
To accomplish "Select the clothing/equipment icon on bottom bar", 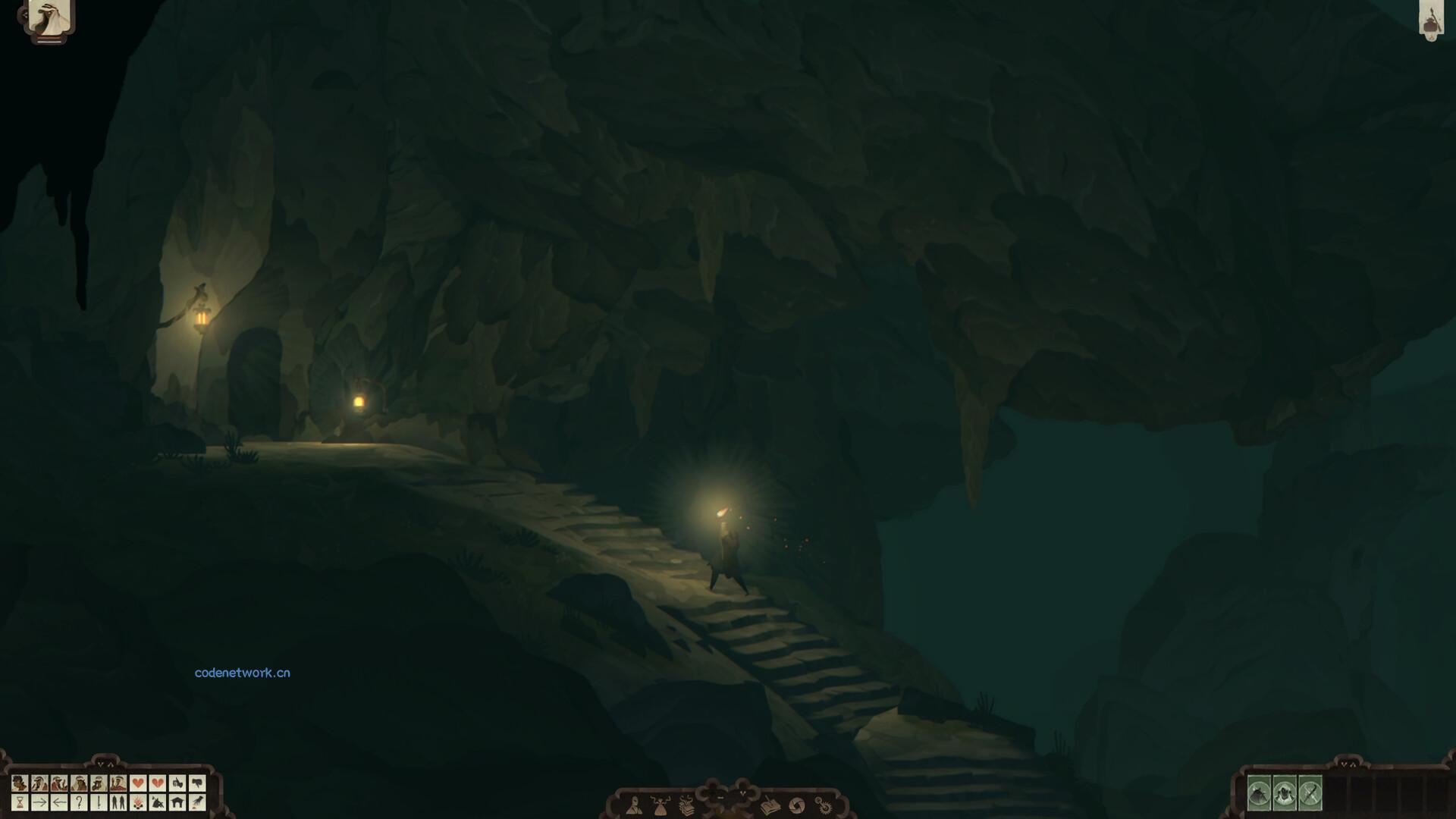I will [x=661, y=805].
